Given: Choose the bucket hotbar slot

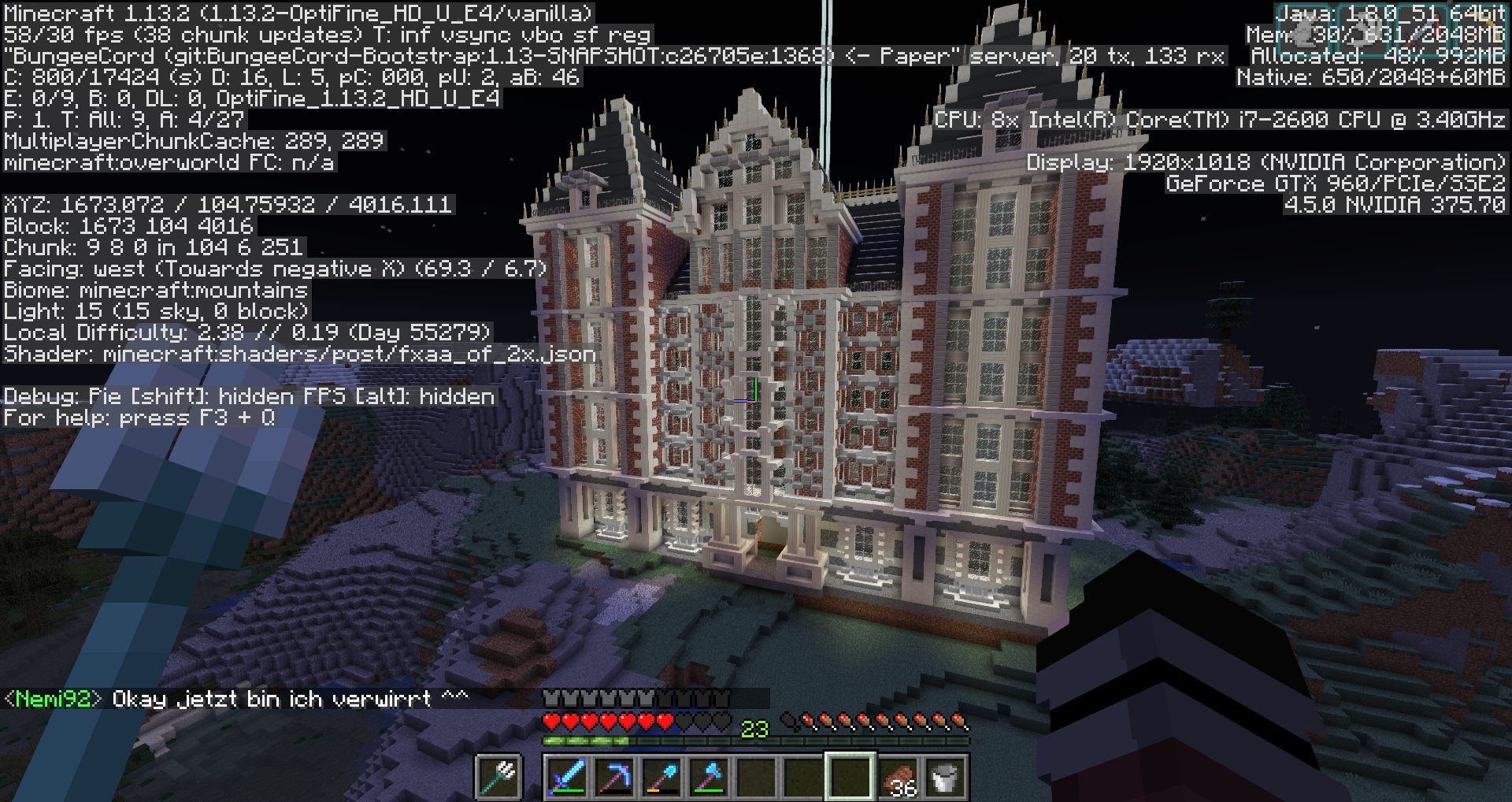Looking at the screenshot, I should coord(944,777).
